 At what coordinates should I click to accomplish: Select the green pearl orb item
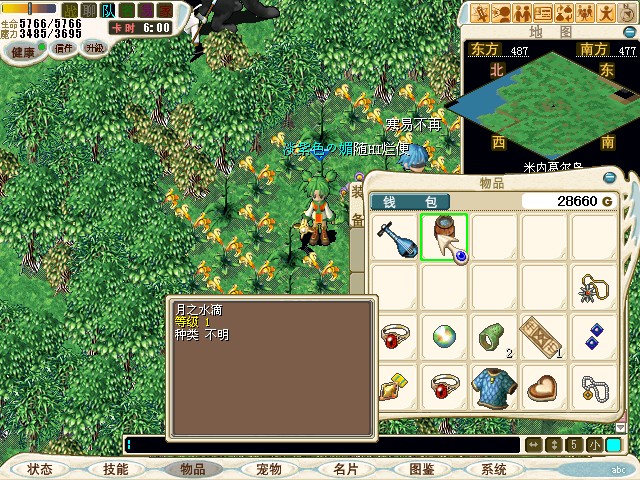pyautogui.click(x=444, y=337)
